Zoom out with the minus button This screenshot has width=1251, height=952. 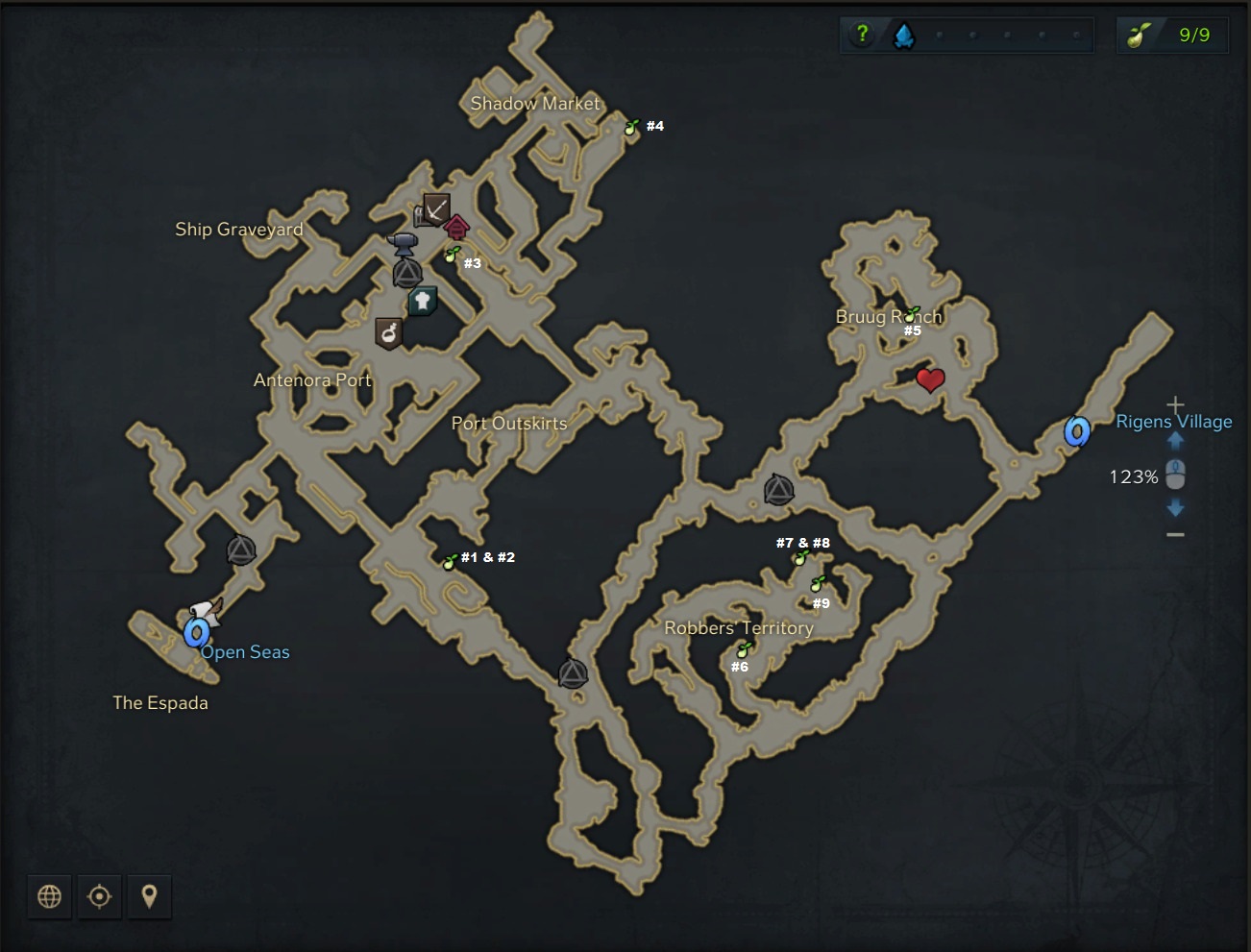1175,534
